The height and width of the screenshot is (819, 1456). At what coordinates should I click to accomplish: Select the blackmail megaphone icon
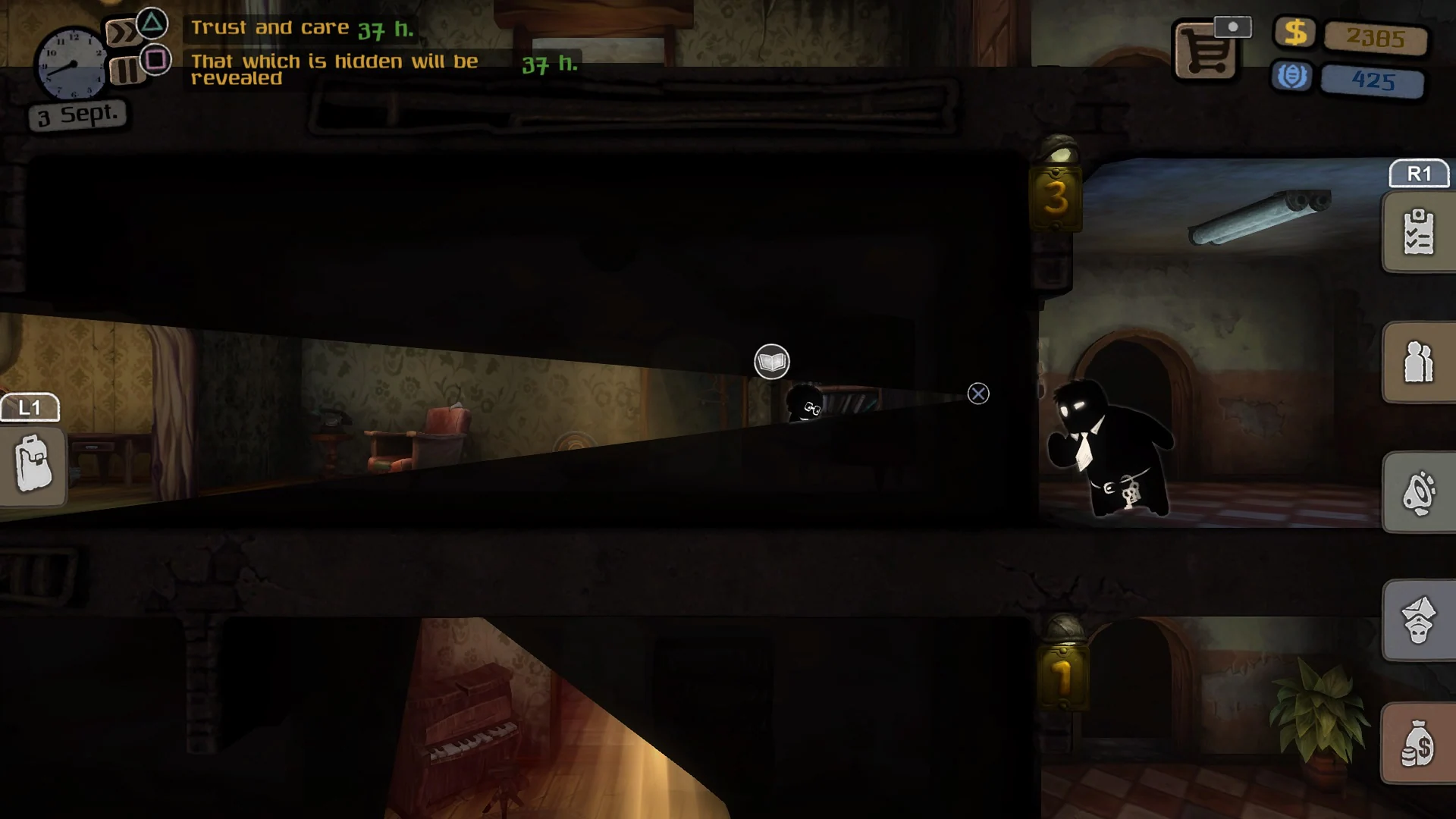tap(1417, 491)
